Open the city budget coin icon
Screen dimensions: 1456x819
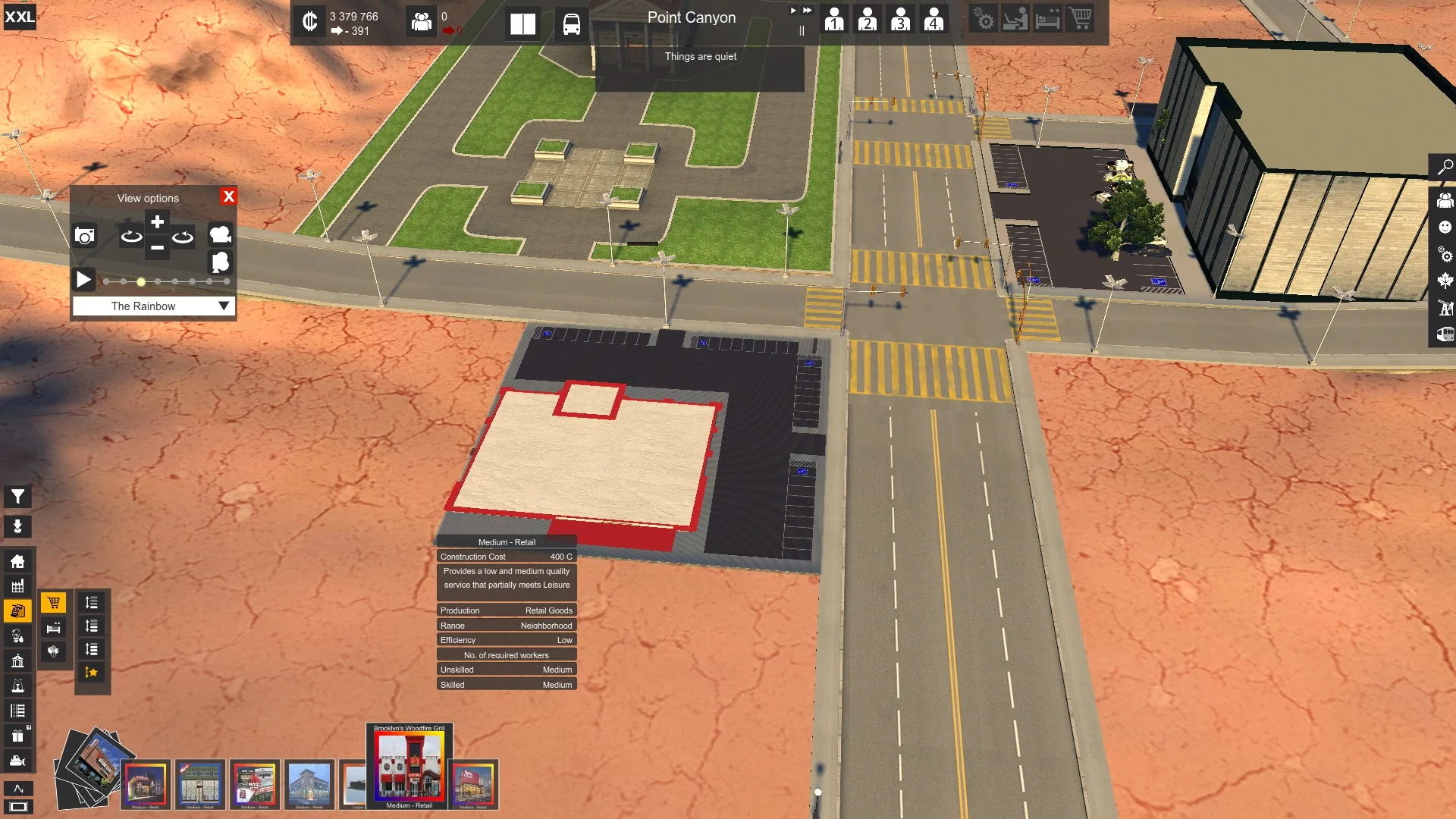[309, 21]
